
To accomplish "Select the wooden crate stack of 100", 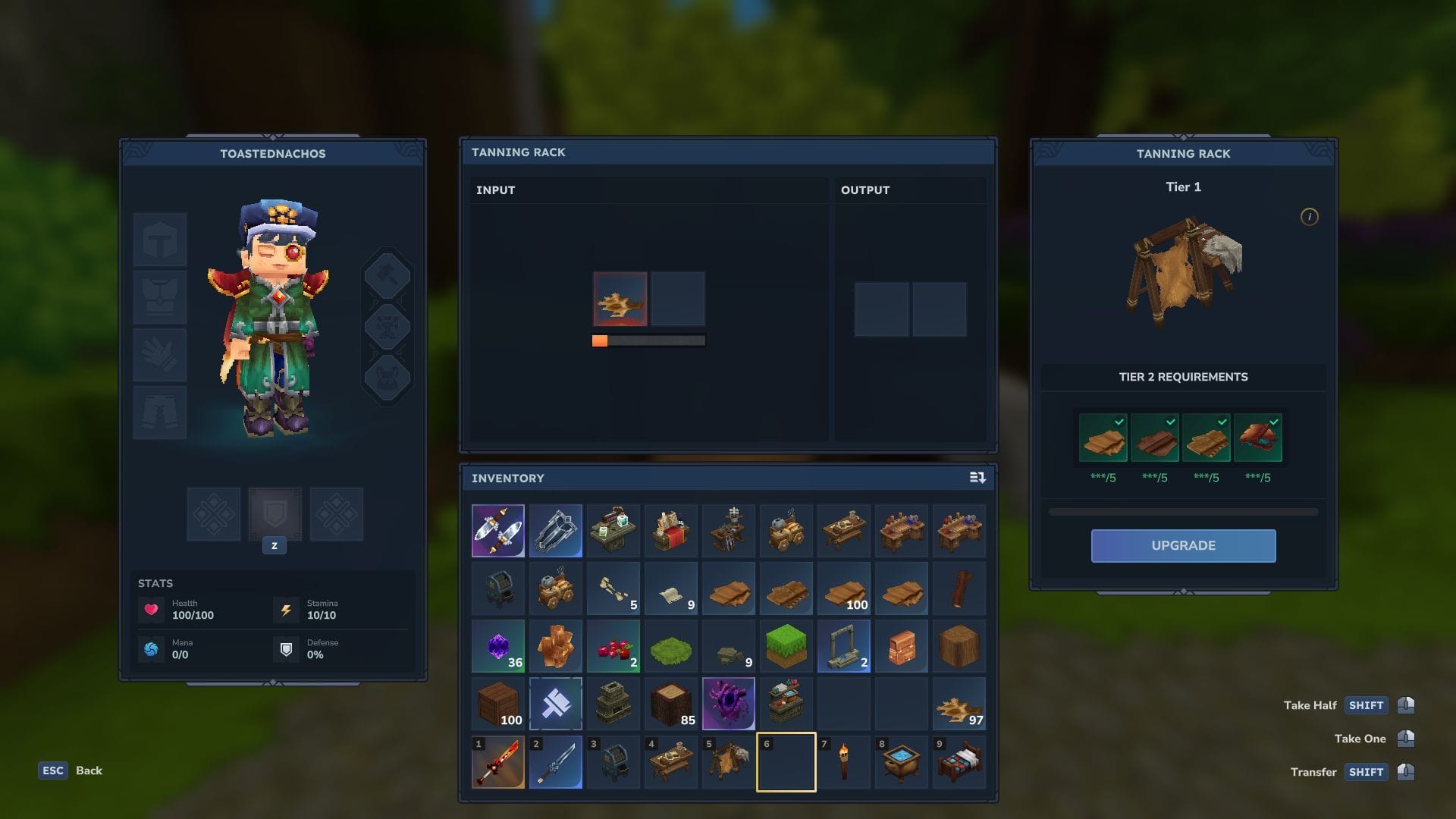I will (498, 704).
